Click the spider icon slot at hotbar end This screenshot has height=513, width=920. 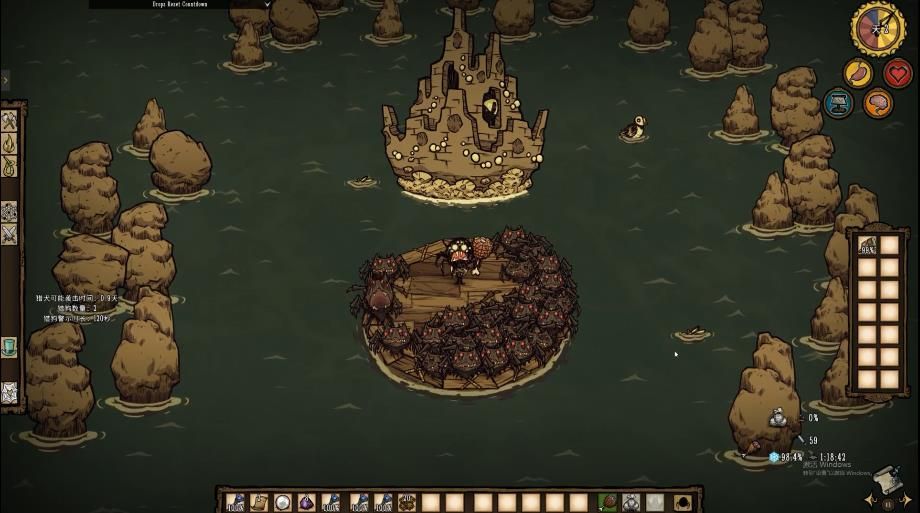[686, 501]
